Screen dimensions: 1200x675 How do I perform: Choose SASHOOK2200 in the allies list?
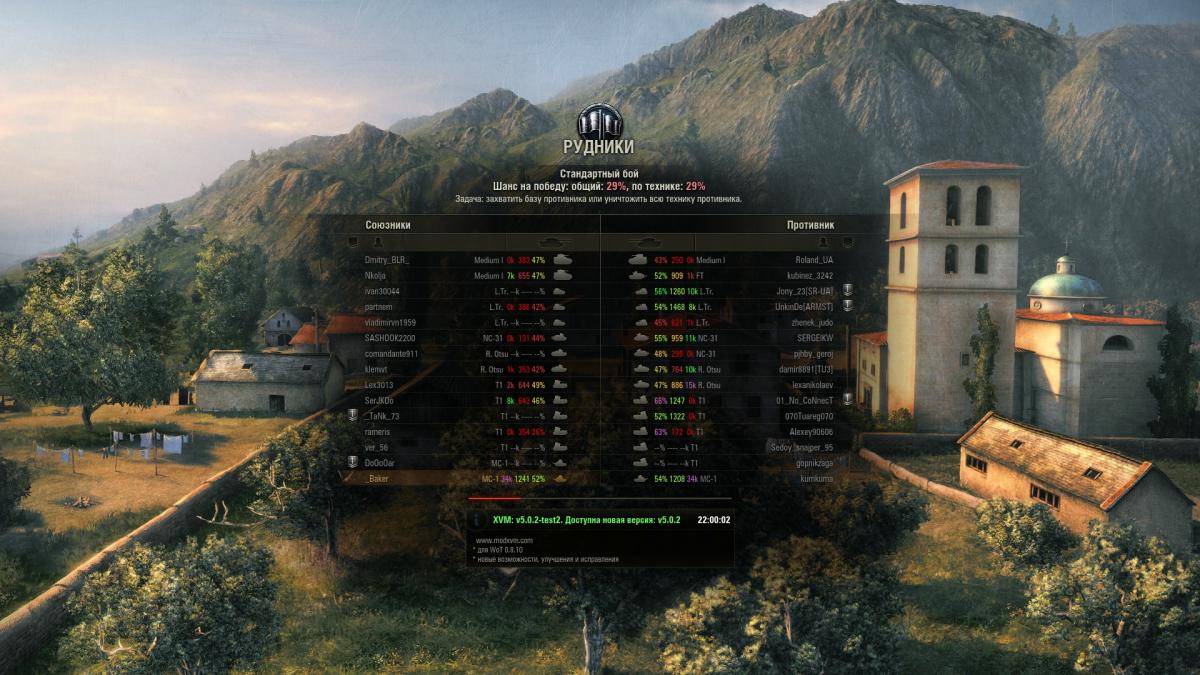391,338
